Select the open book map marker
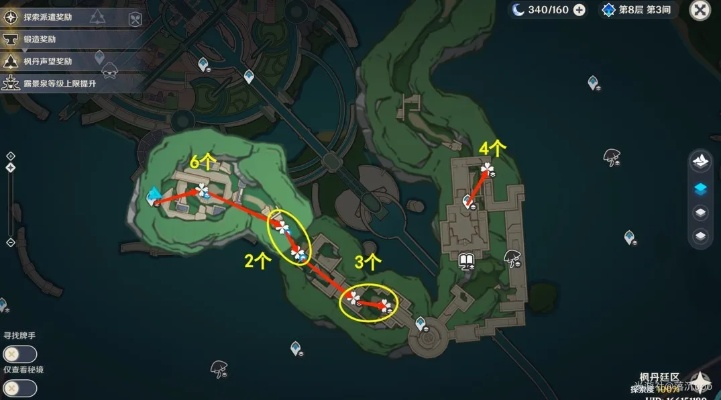This screenshot has height=400, width=721. pyautogui.click(x=466, y=262)
